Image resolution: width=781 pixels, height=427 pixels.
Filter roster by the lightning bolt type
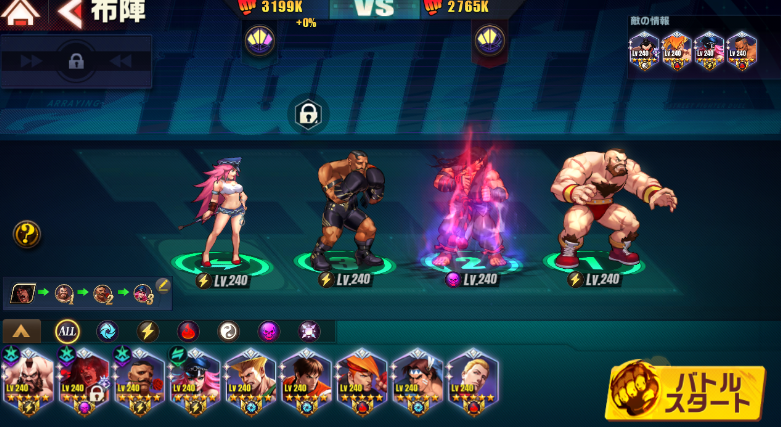coord(147,331)
